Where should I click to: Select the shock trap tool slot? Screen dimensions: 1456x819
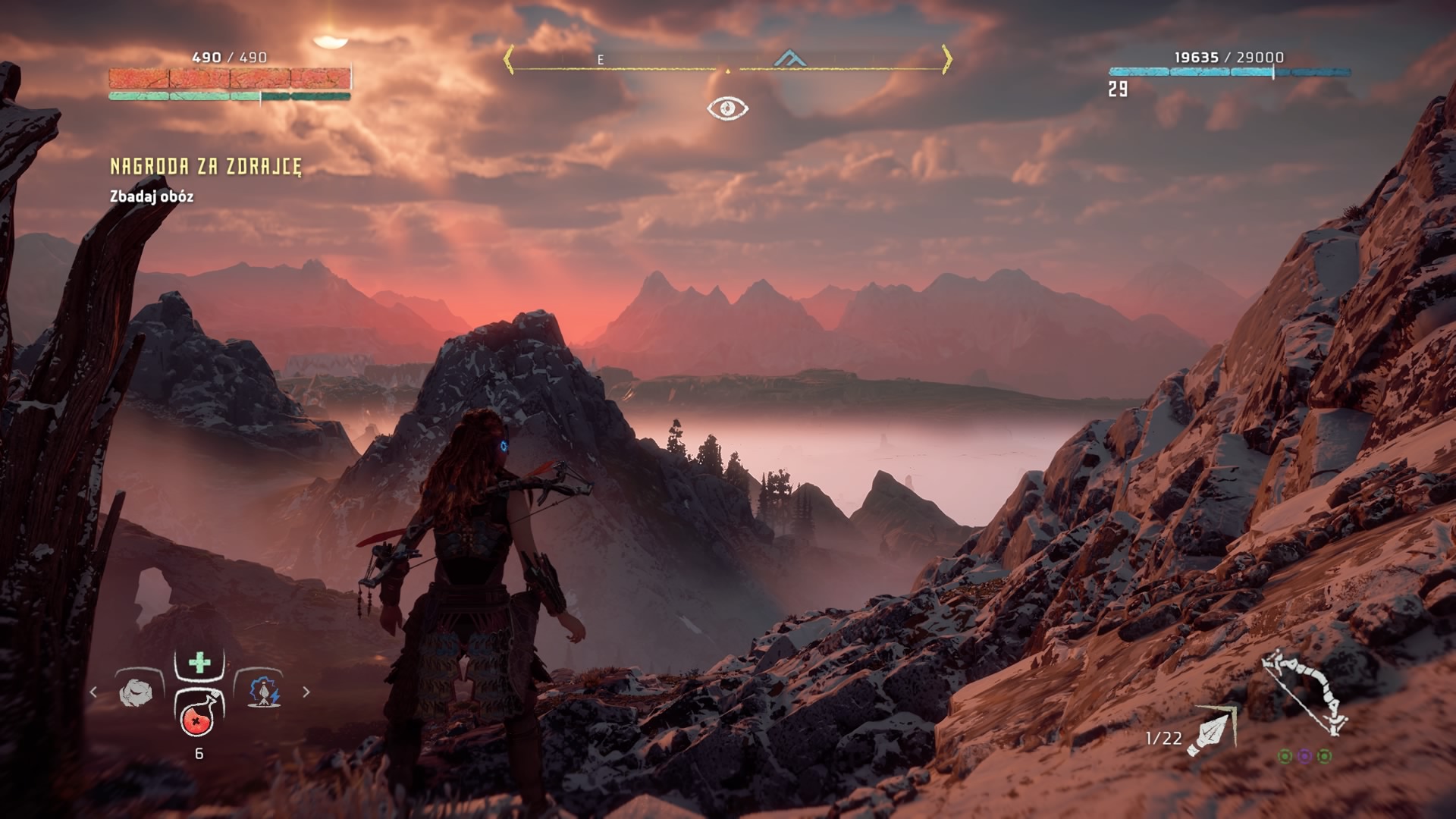tap(263, 692)
